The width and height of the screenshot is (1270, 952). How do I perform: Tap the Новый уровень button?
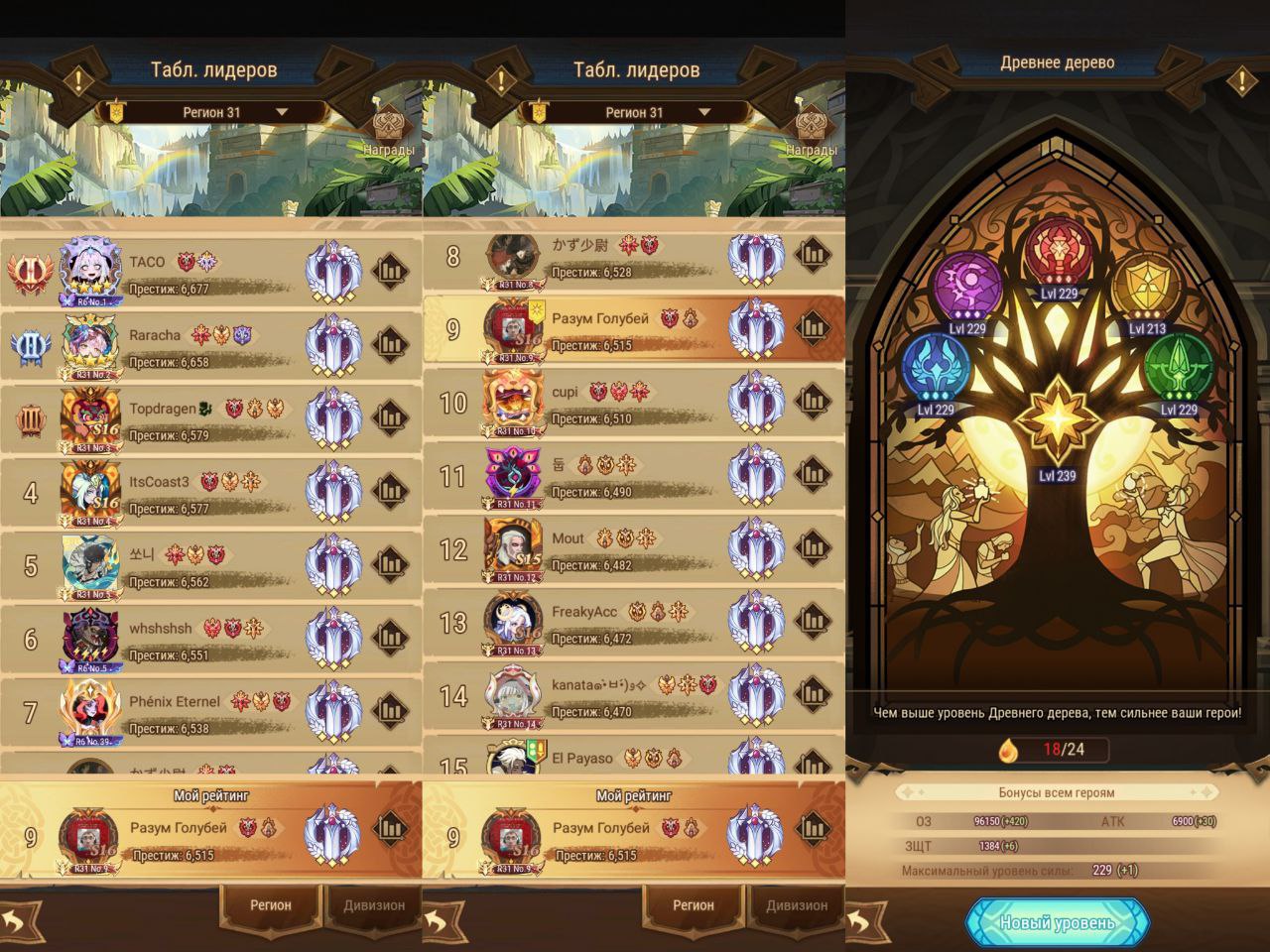click(x=1057, y=922)
